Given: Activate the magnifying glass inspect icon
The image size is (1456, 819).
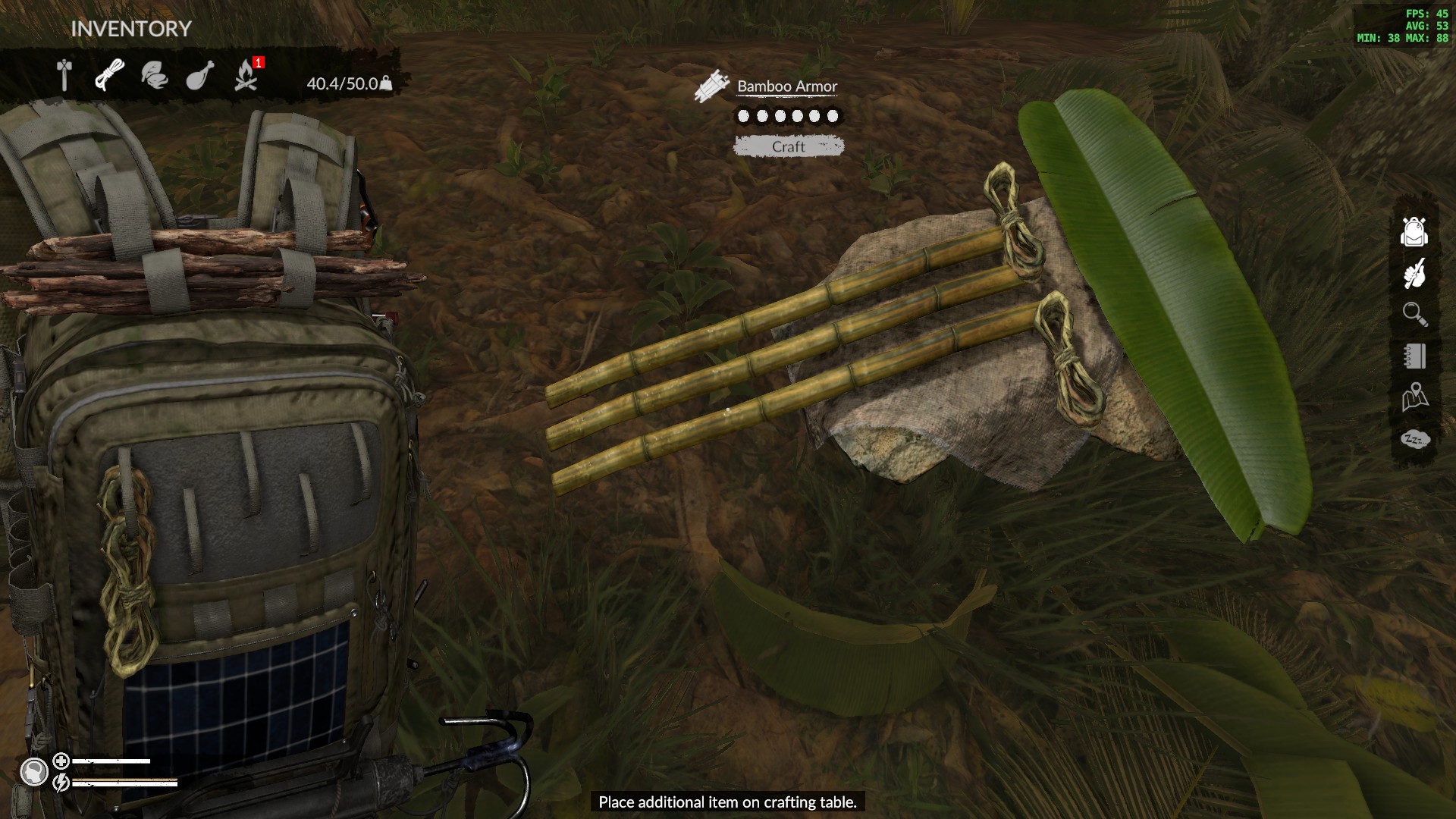Looking at the screenshot, I should pos(1414,314).
